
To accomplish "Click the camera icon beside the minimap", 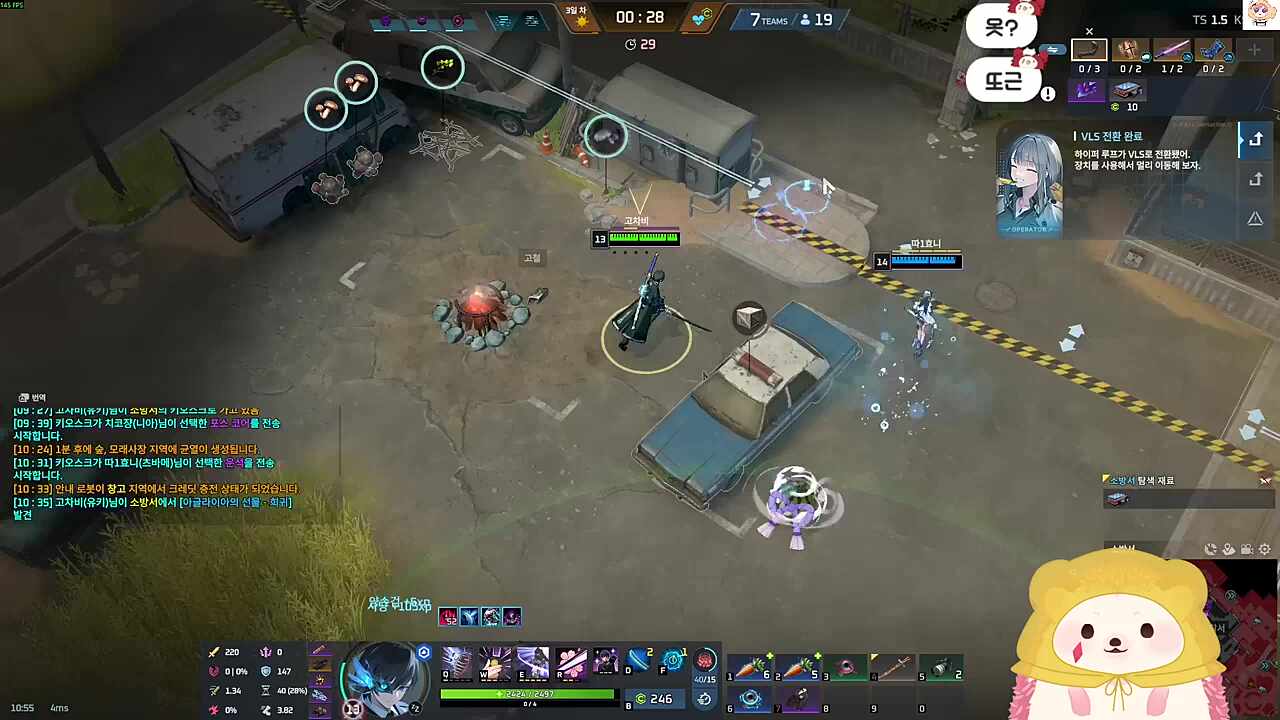I will [1246, 548].
